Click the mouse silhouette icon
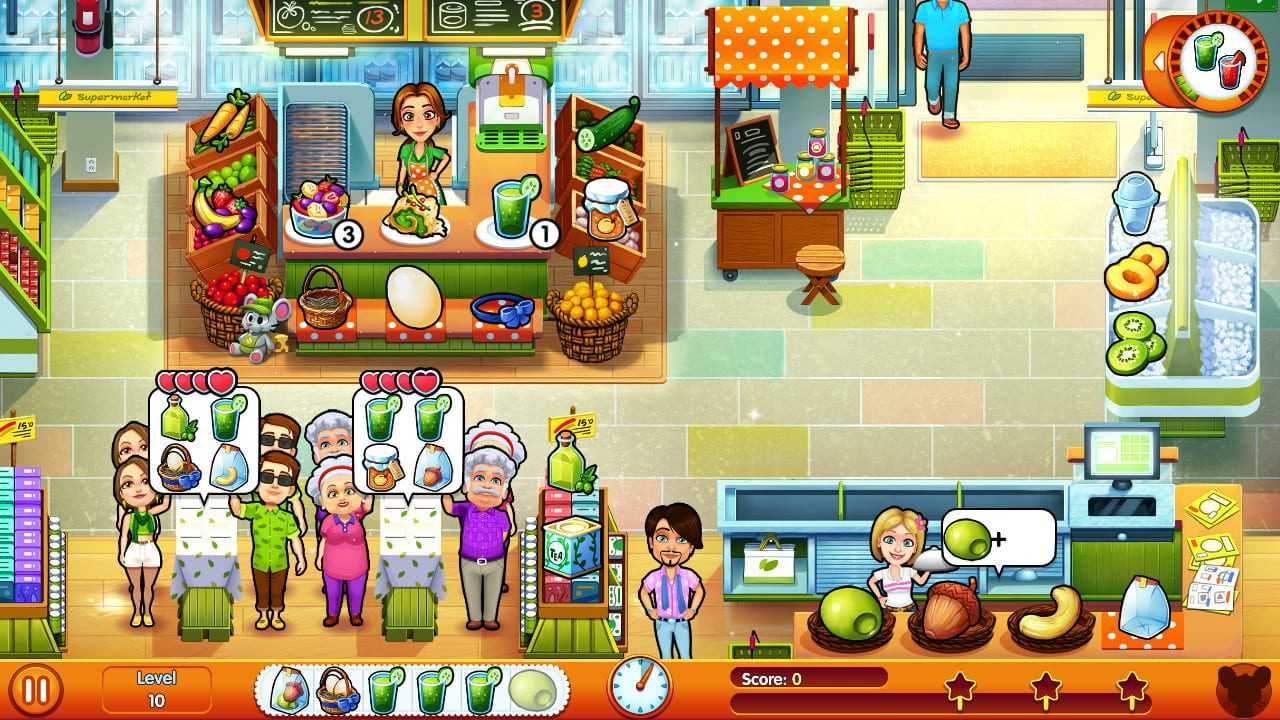The height and width of the screenshot is (720, 1280). [1243, 690]
